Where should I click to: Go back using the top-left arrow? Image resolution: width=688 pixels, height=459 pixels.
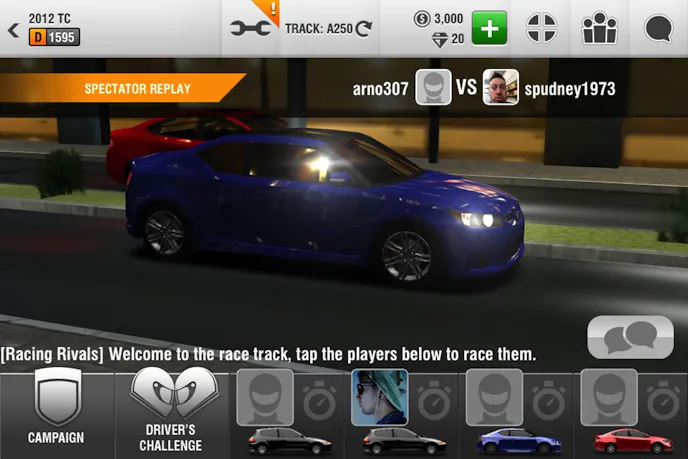(x=13, y=30)
